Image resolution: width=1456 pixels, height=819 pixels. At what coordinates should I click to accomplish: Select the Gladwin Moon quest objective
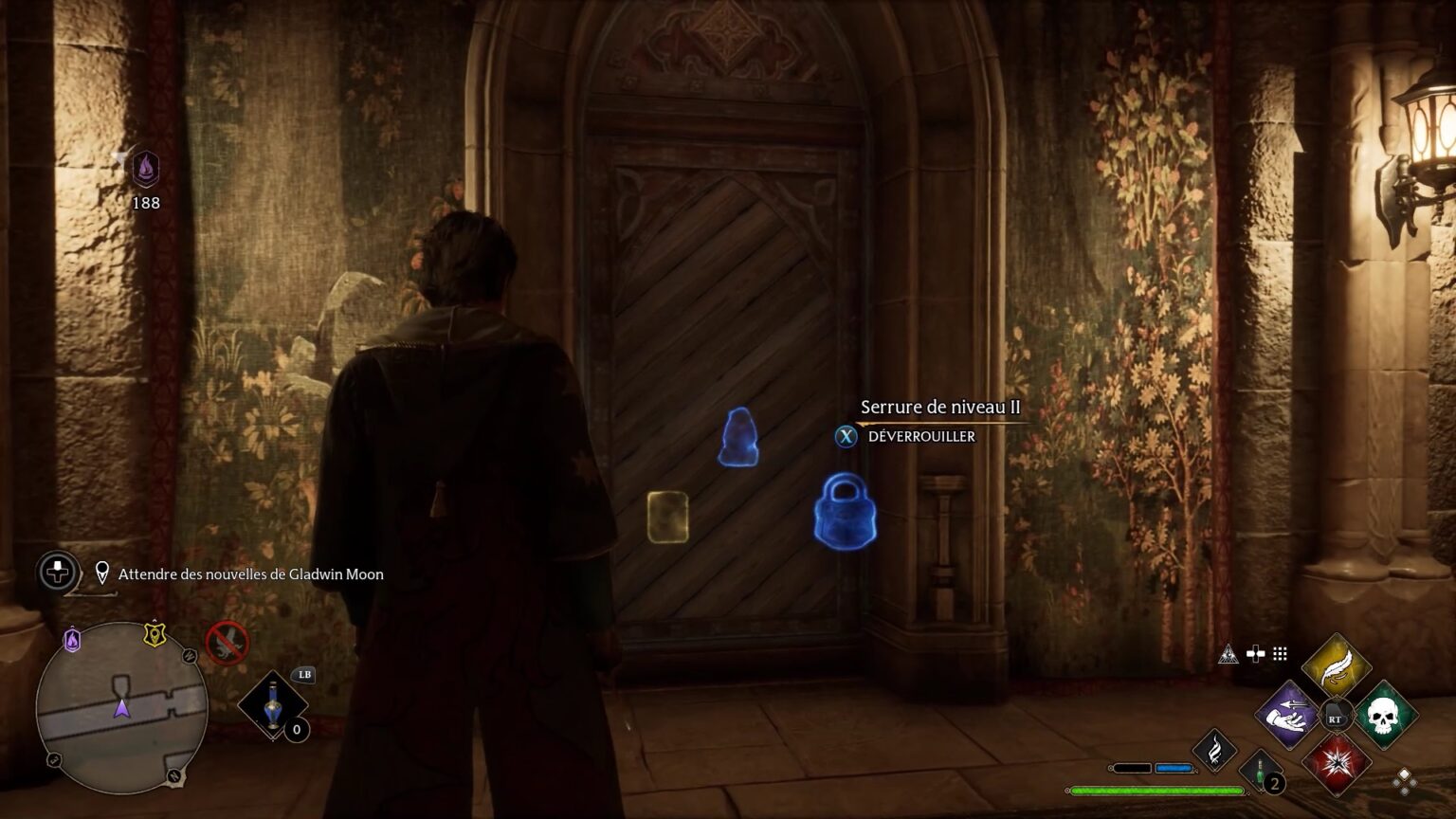coord(250,574)
